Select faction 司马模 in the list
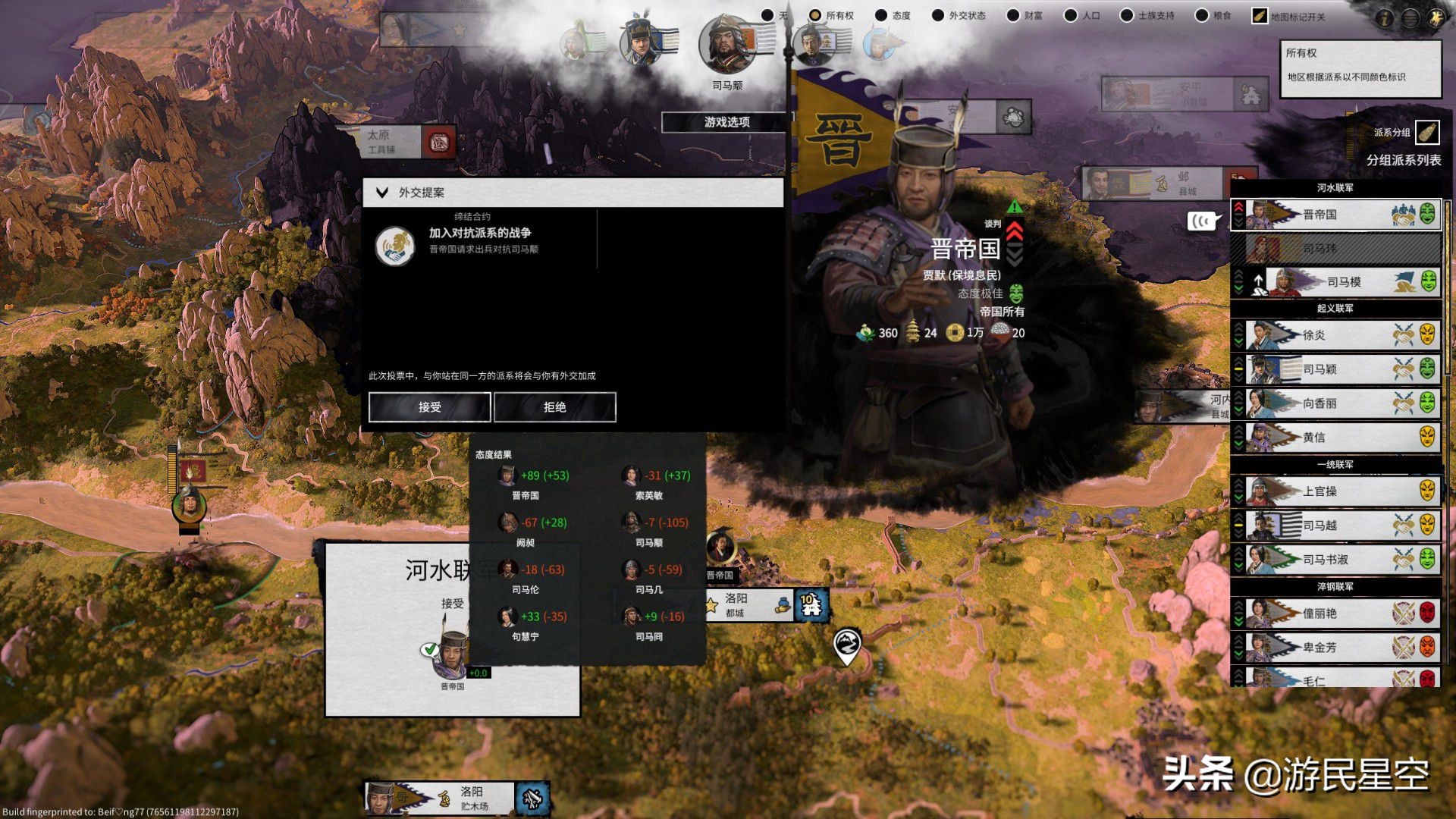This screenshot has width=1456, height=819. coord(1342,282)
